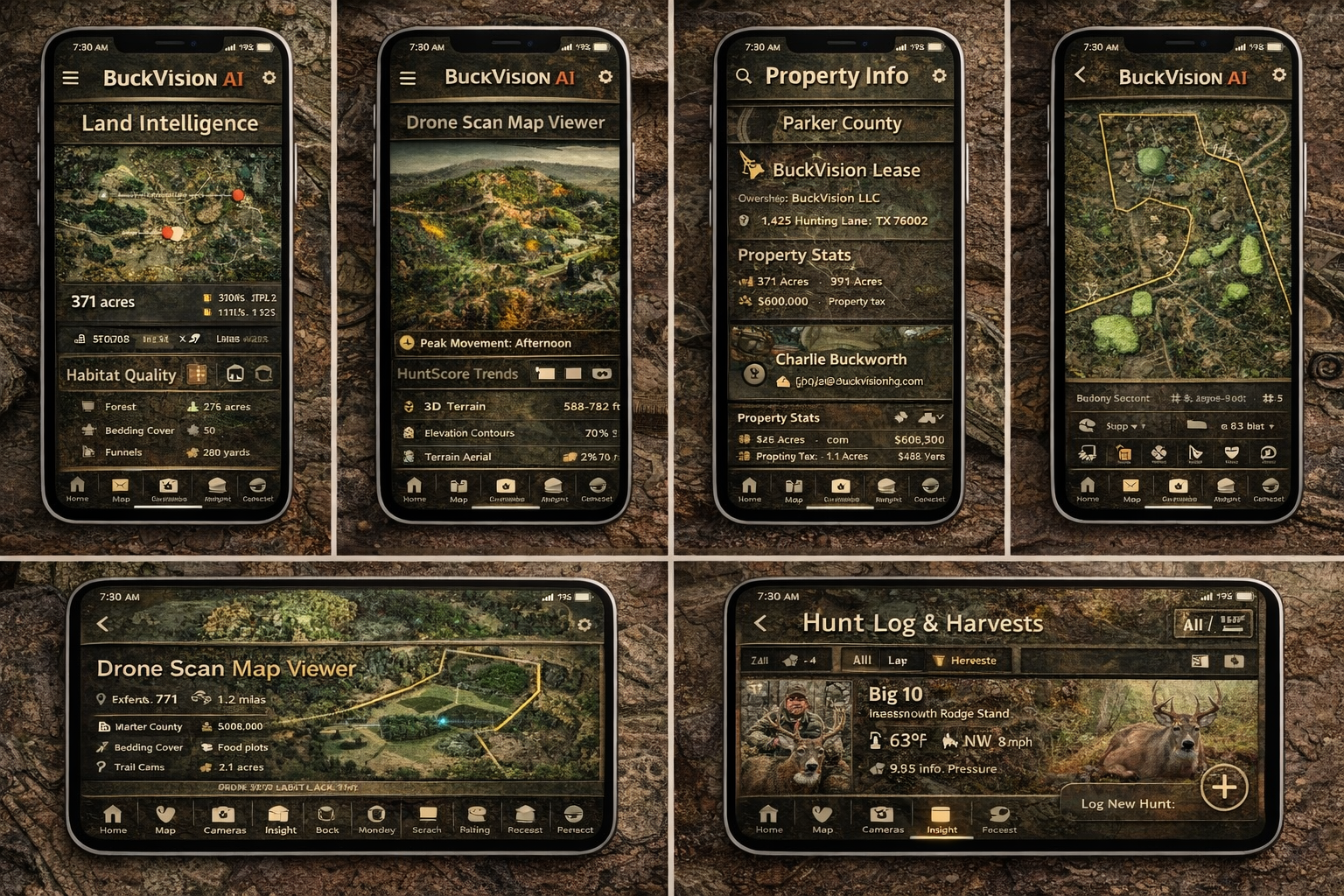The width and height of the screenshot is (1344, 896).
Task: Open the hamburger menu on Land Intelligence
Action: coord(70,77)
